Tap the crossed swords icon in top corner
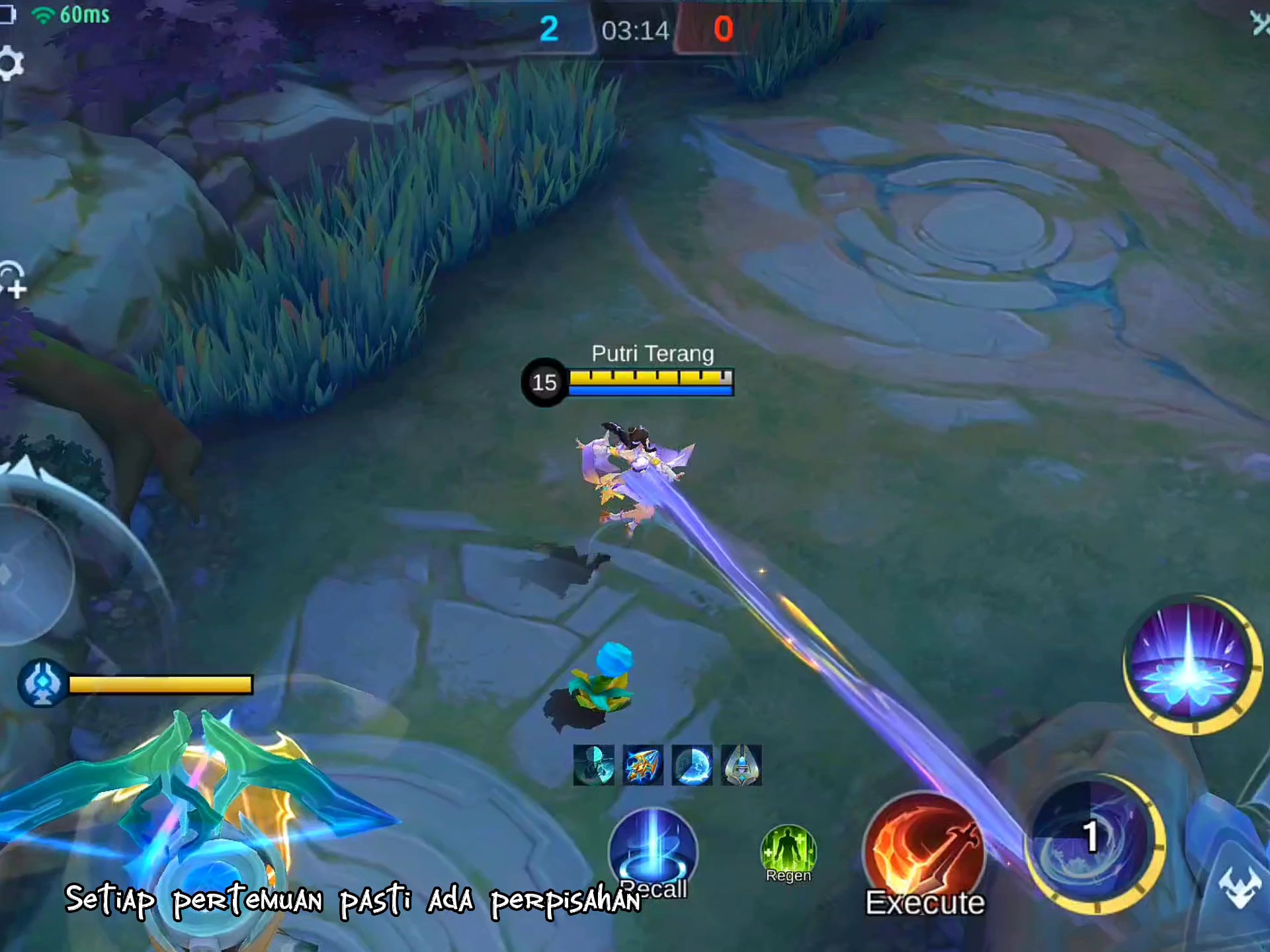Image resolution: width=1270 pixels, height=952 pixels. (1259, 24)
